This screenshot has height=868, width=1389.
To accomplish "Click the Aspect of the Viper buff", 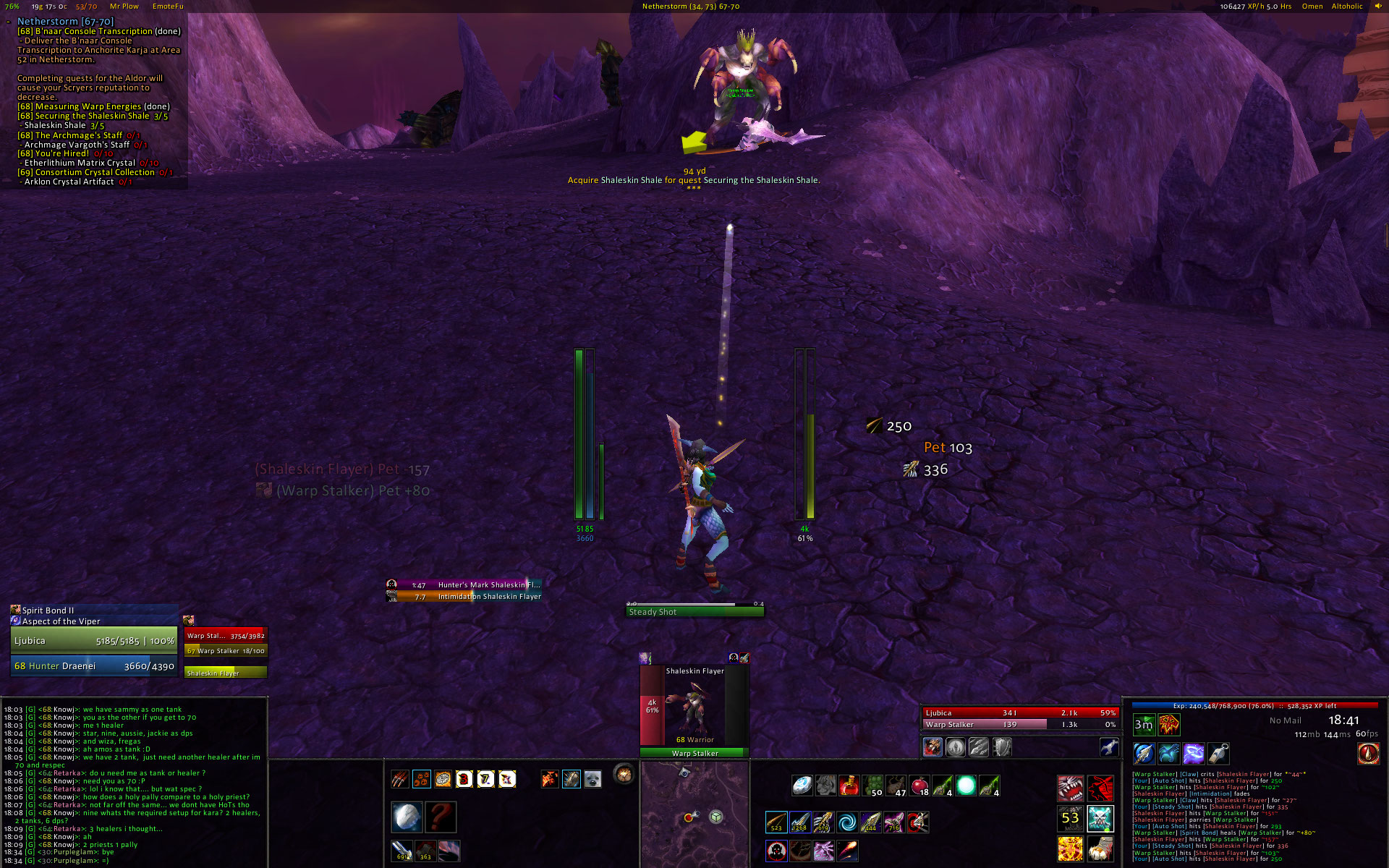I will tap(61, 621).
